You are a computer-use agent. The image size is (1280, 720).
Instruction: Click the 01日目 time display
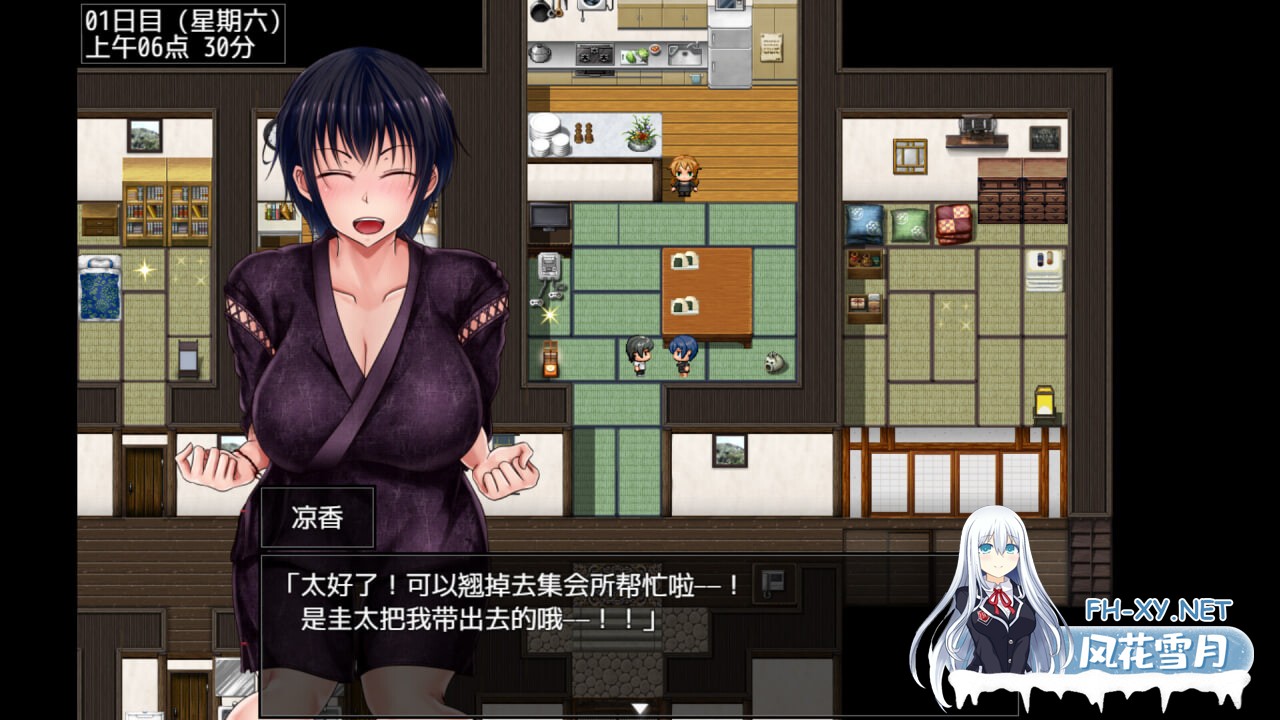[x=180, y=35]
